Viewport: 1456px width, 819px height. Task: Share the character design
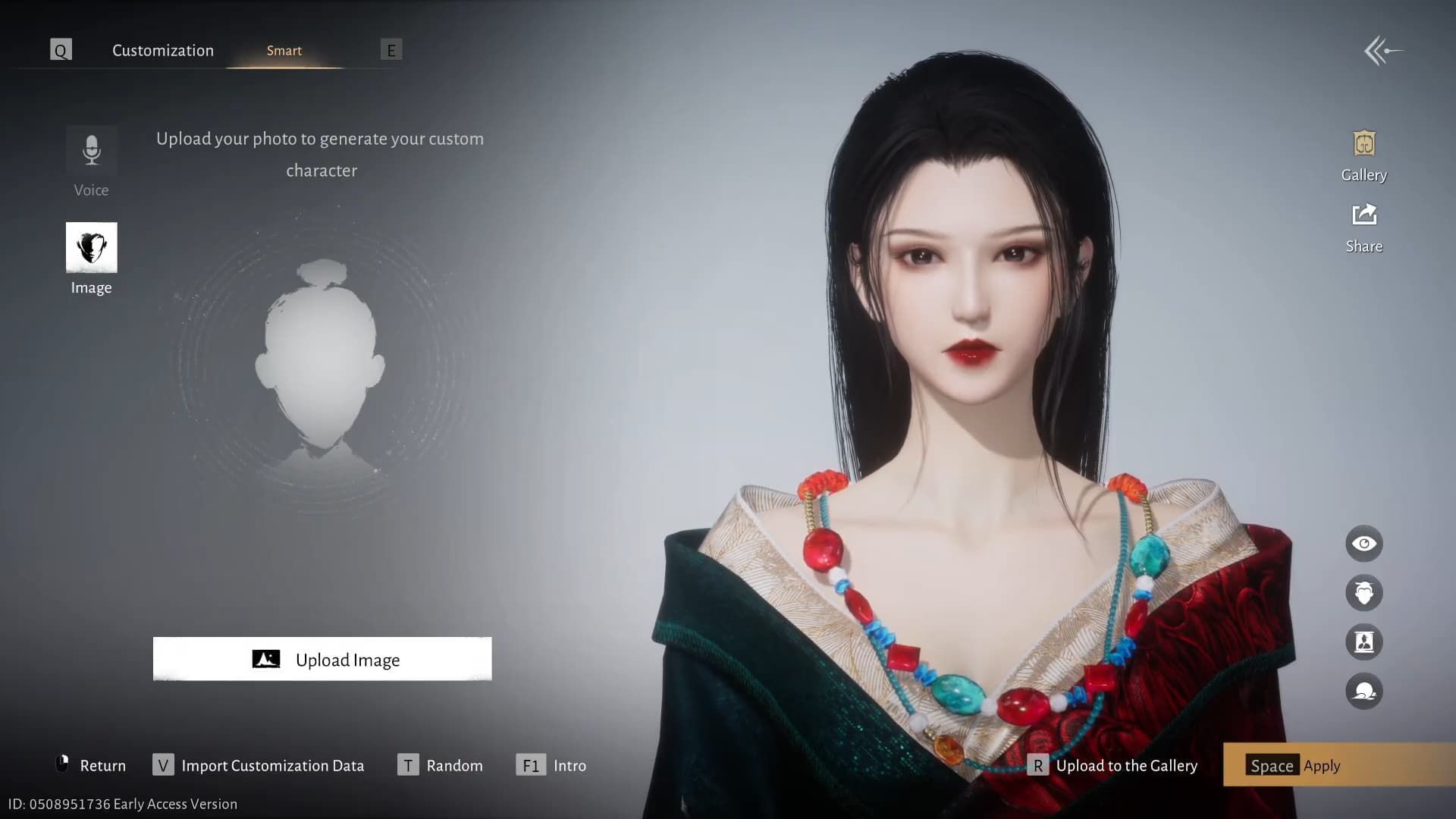pyautogui.click(x=1363, y=227)
